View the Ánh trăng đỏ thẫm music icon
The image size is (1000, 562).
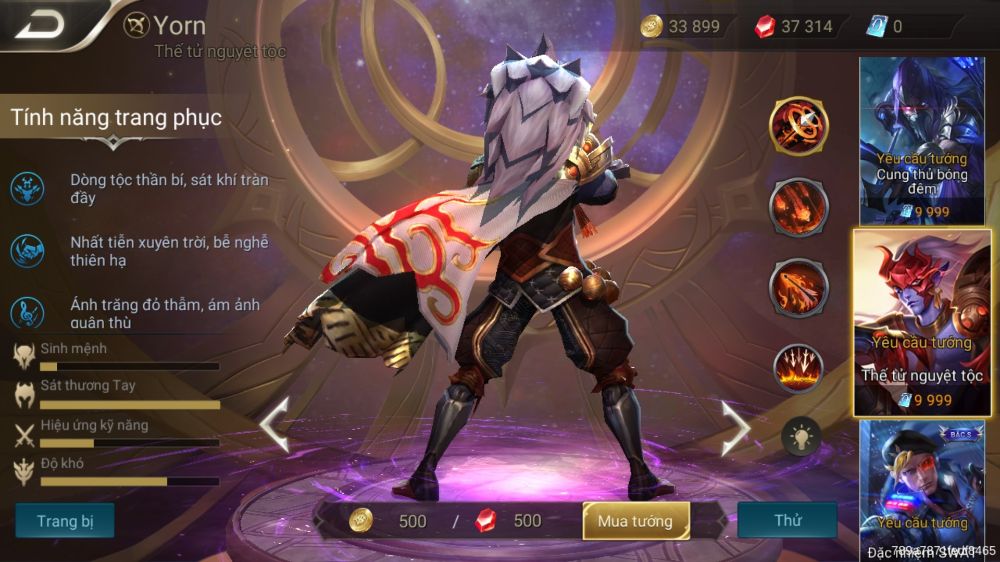27,313
